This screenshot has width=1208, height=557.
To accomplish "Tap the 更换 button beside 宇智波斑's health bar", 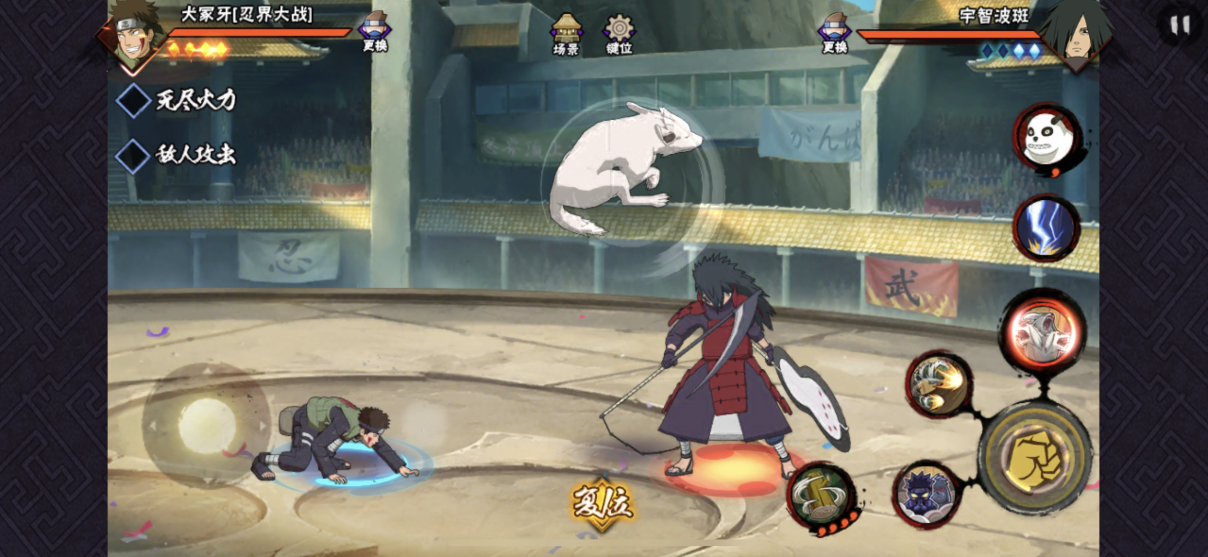I will pyautogui.click(x=834, y=32).
